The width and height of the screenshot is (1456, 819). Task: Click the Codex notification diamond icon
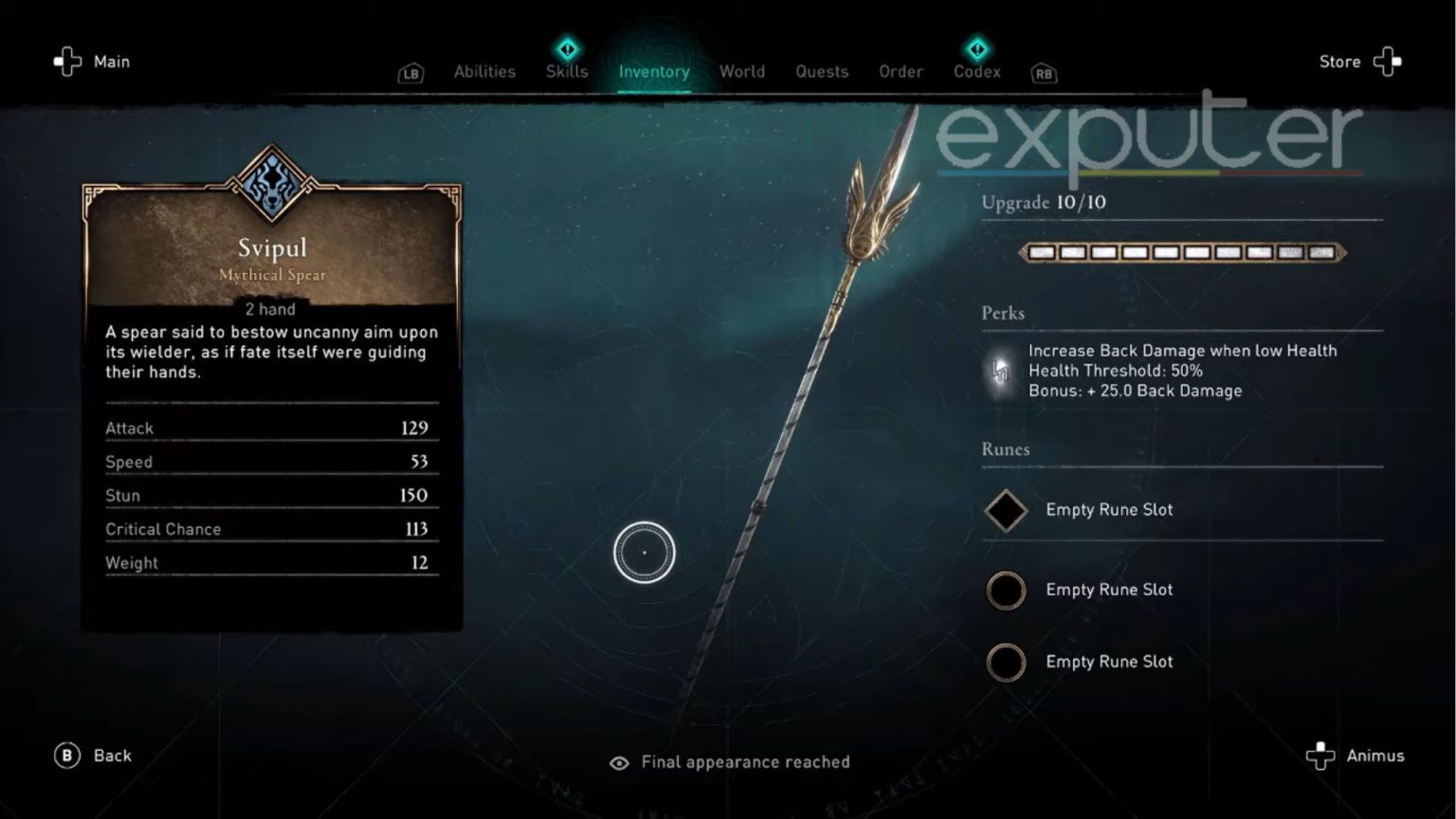point(976,49)
